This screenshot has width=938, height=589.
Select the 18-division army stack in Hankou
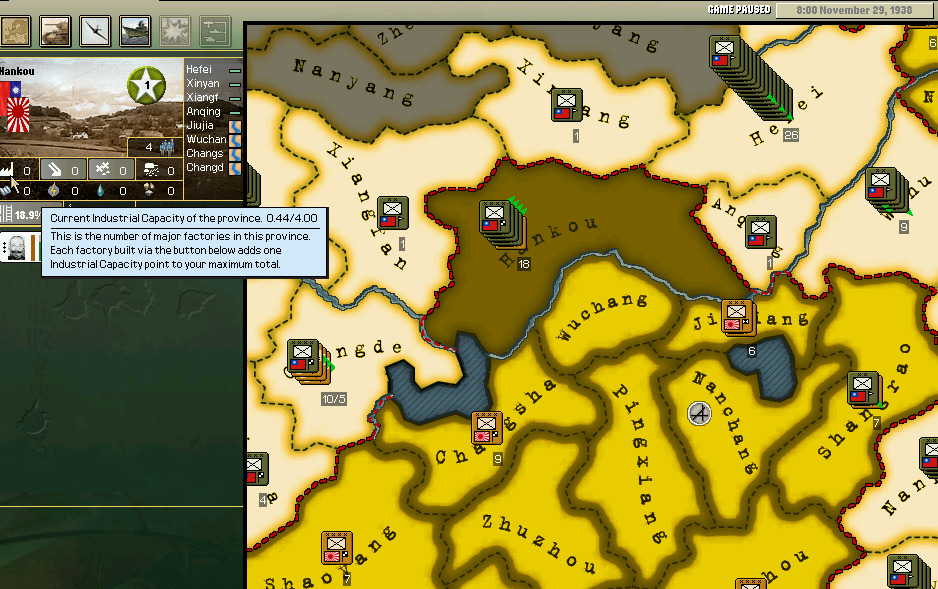(495, 222)
